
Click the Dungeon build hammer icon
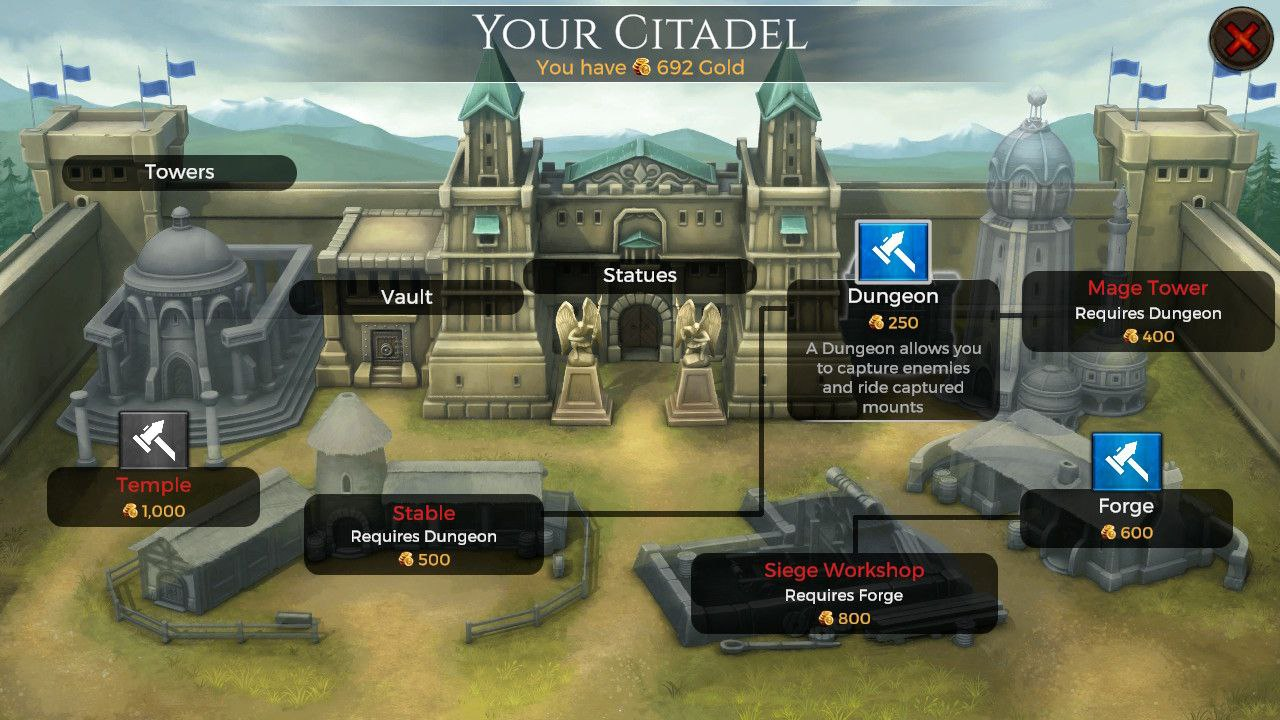893,252
